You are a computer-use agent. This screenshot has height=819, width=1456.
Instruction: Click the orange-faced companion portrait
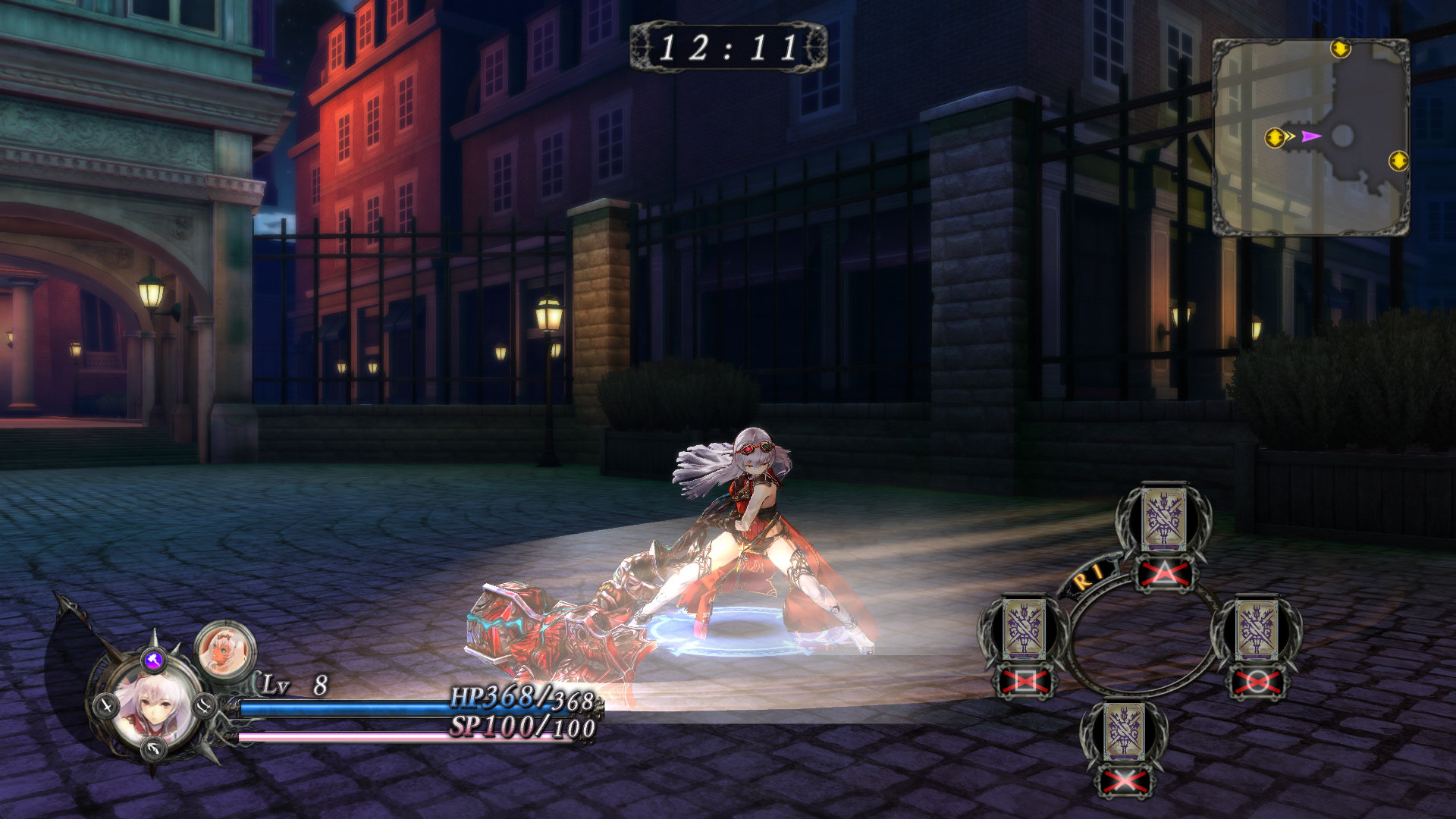(225, 650)
